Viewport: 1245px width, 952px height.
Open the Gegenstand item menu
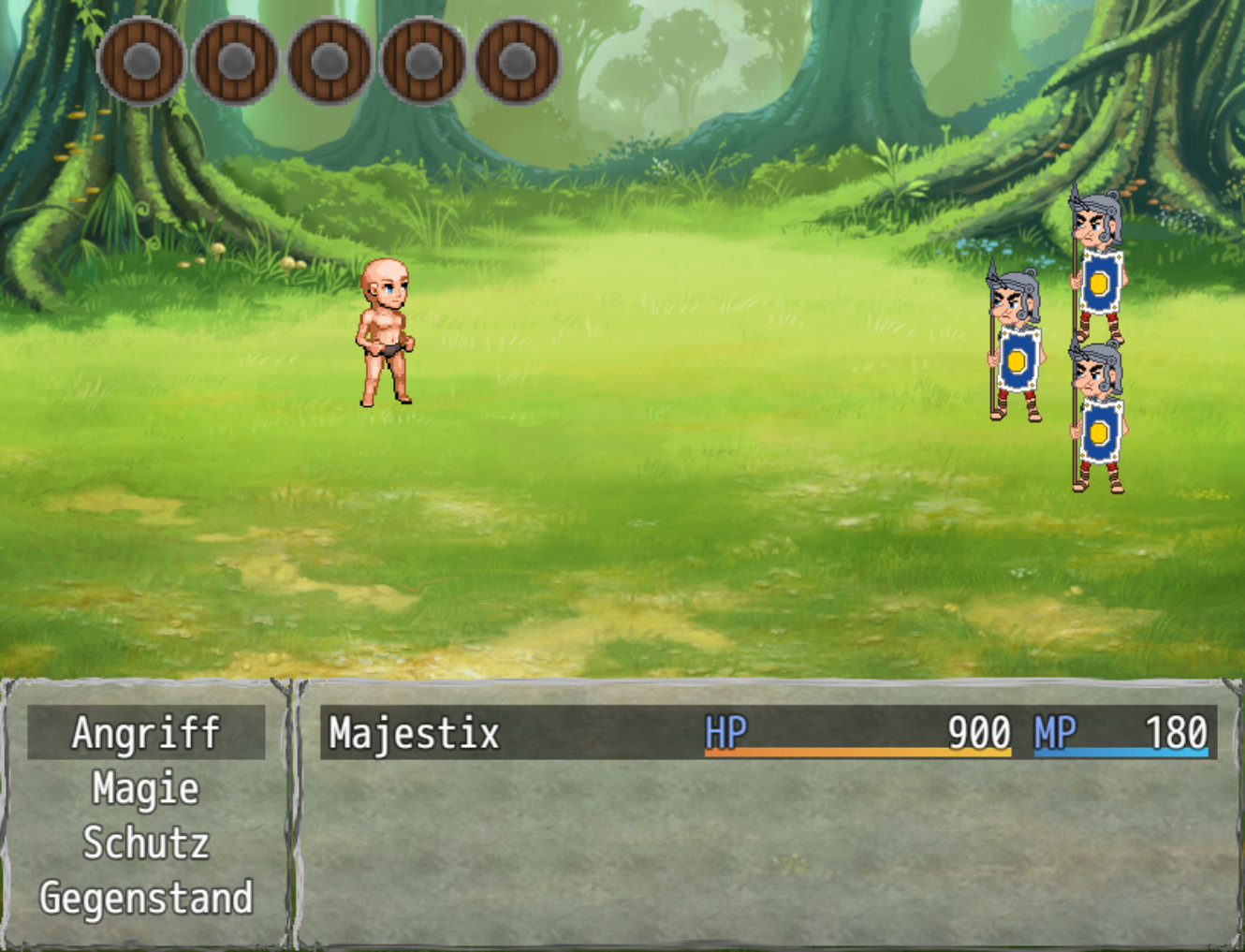click(x=146, y=898)
